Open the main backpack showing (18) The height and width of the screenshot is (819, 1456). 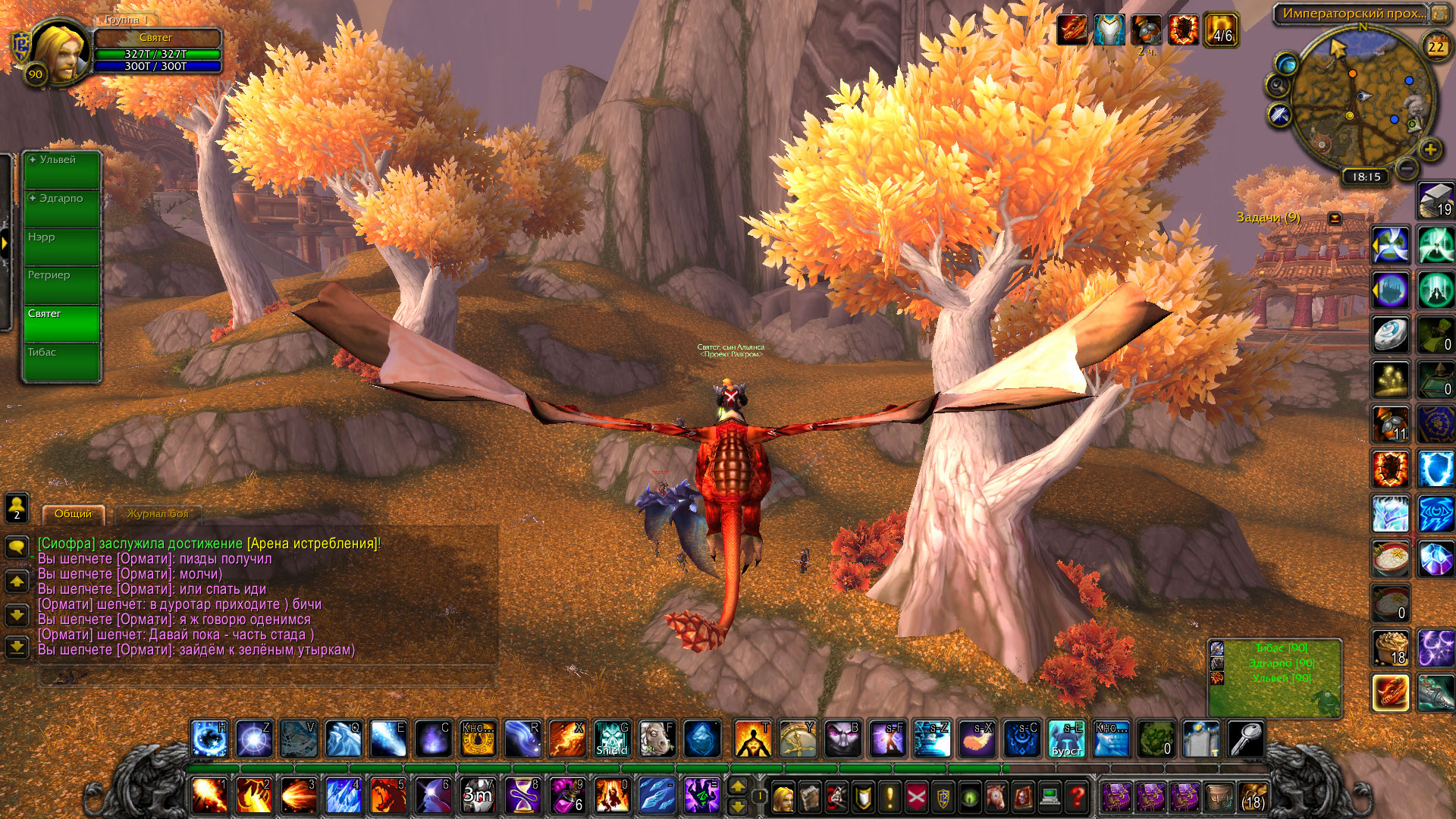pyautogui.click(x=1253, y=797)
